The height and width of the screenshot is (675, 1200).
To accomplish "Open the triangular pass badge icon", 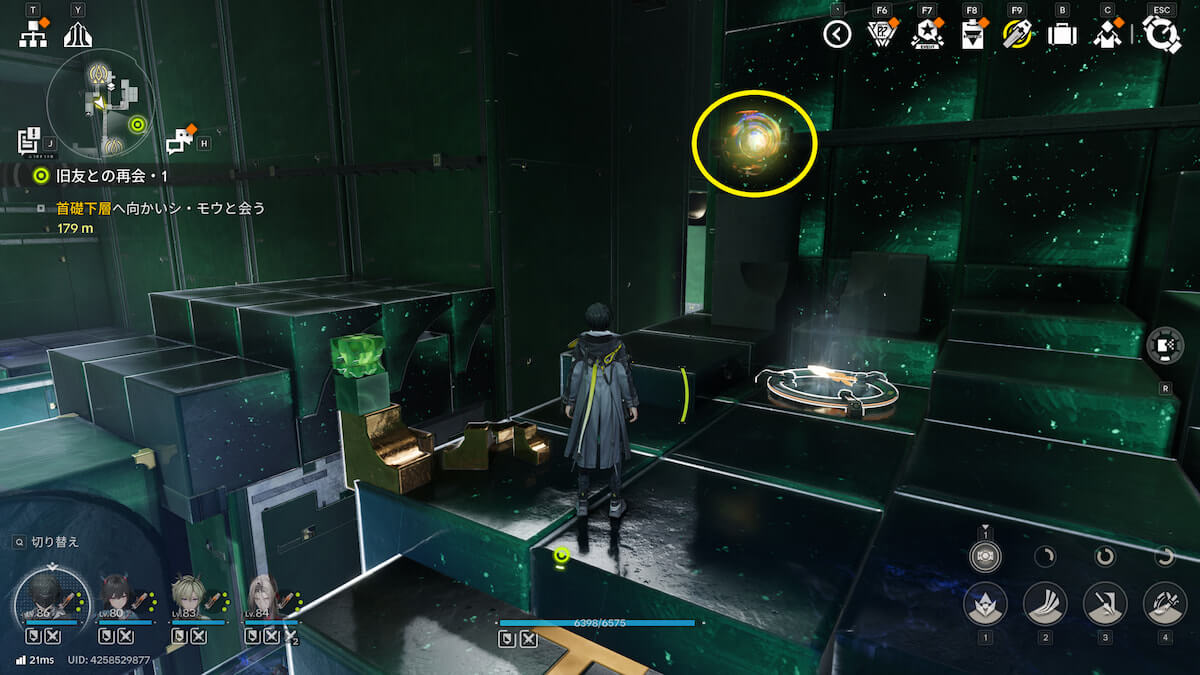I will pos(881,35).
